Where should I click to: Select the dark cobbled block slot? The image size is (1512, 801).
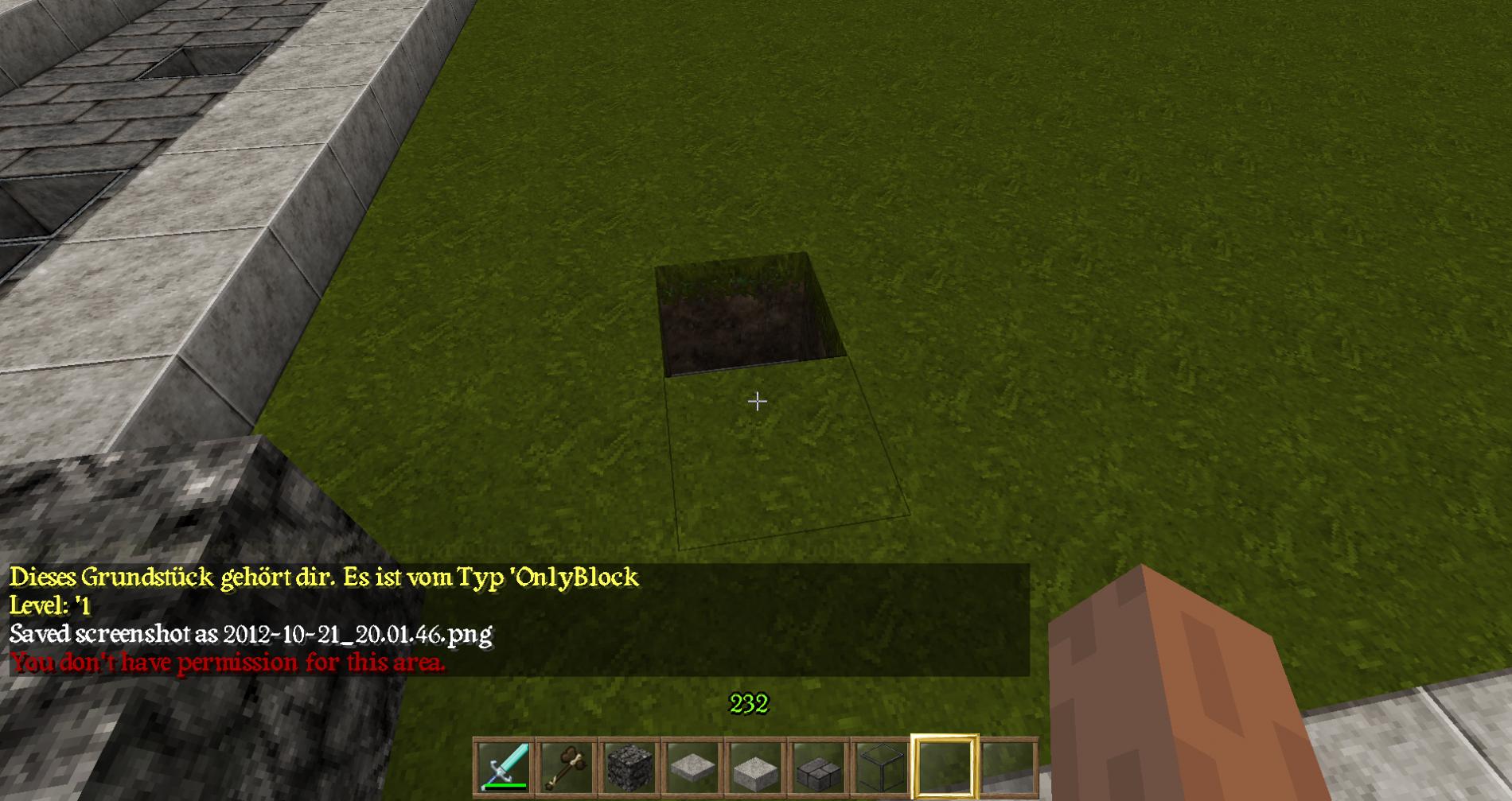click(629, 767)
